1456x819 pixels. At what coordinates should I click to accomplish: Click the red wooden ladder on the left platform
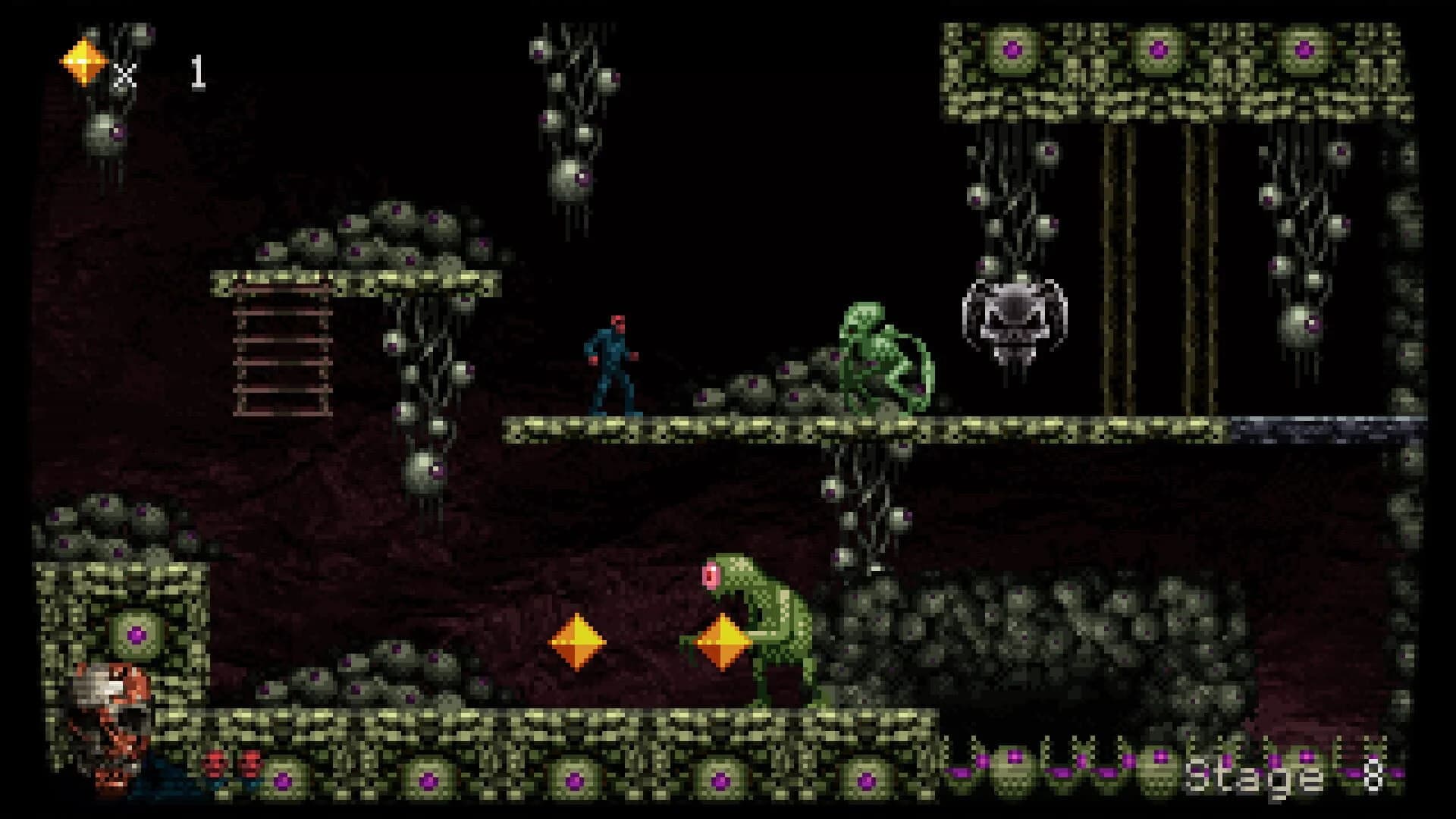point(281,349)
